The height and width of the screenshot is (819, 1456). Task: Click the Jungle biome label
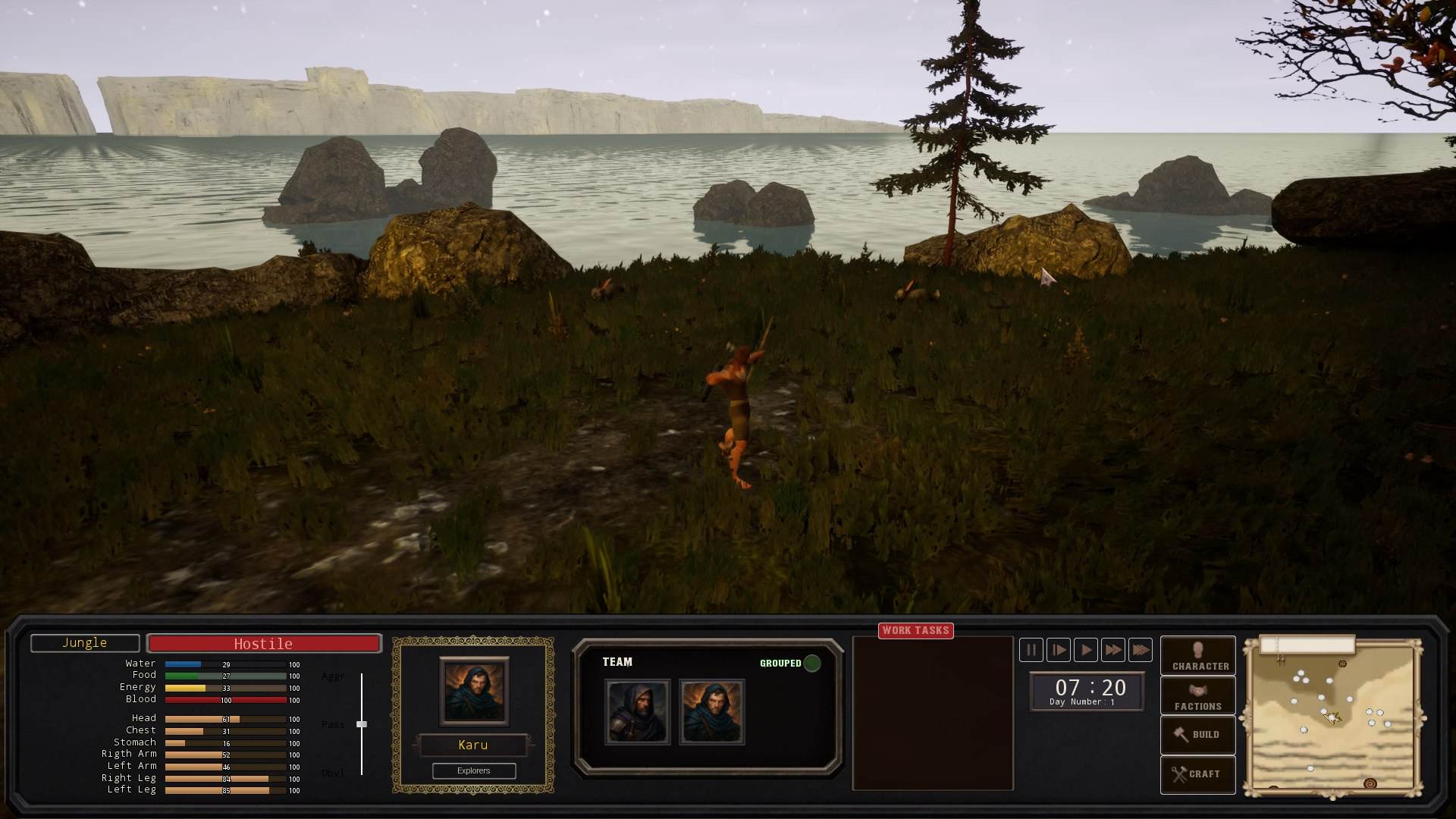(85, 643)
